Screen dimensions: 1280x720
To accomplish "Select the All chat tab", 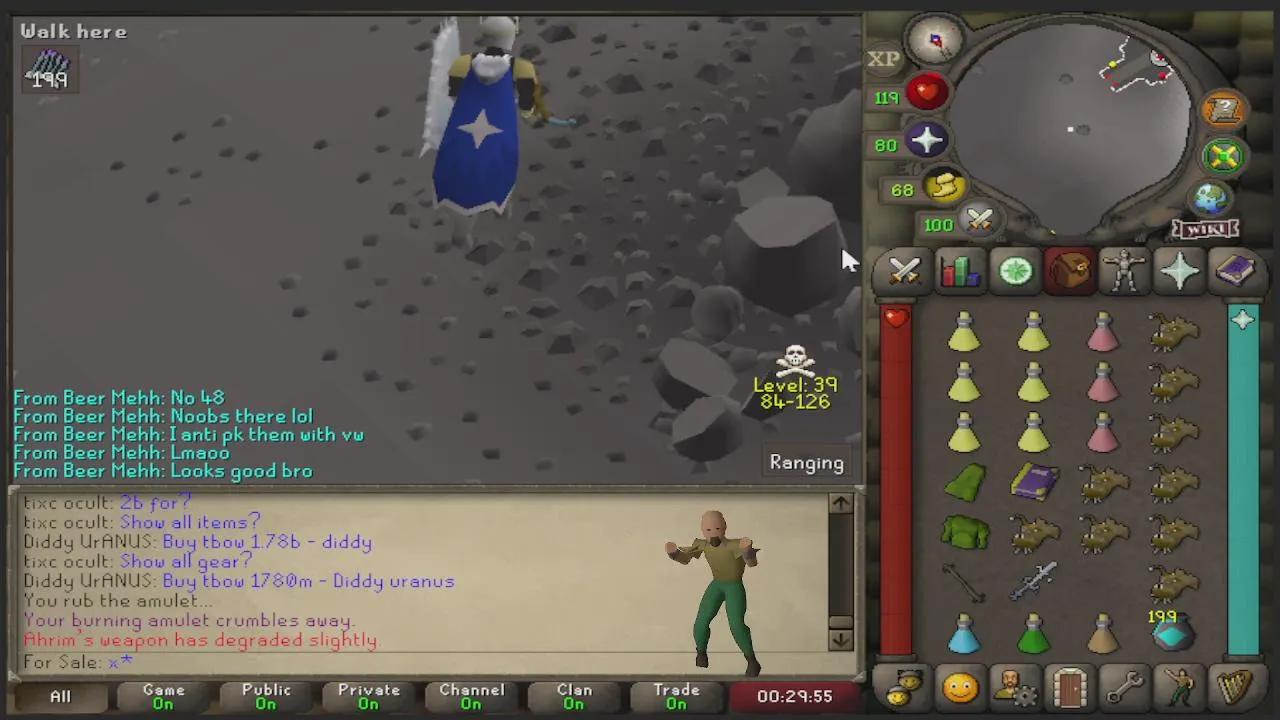I will click(60, 696).
